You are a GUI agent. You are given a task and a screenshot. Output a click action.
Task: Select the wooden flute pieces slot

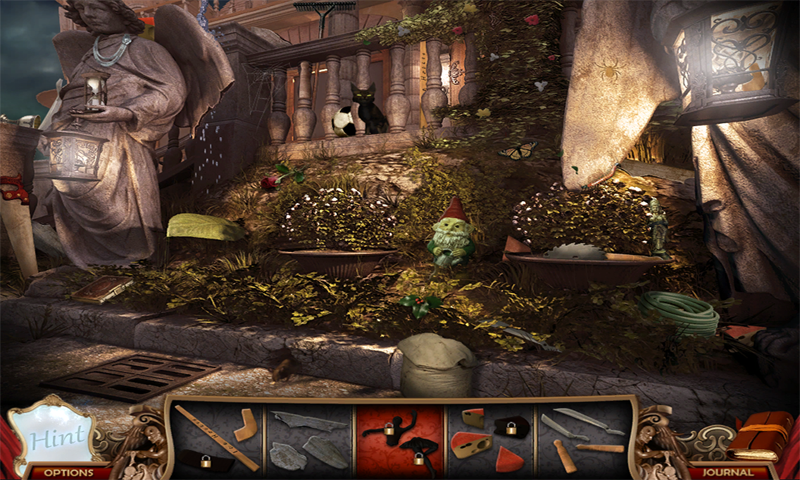(218, 439)
